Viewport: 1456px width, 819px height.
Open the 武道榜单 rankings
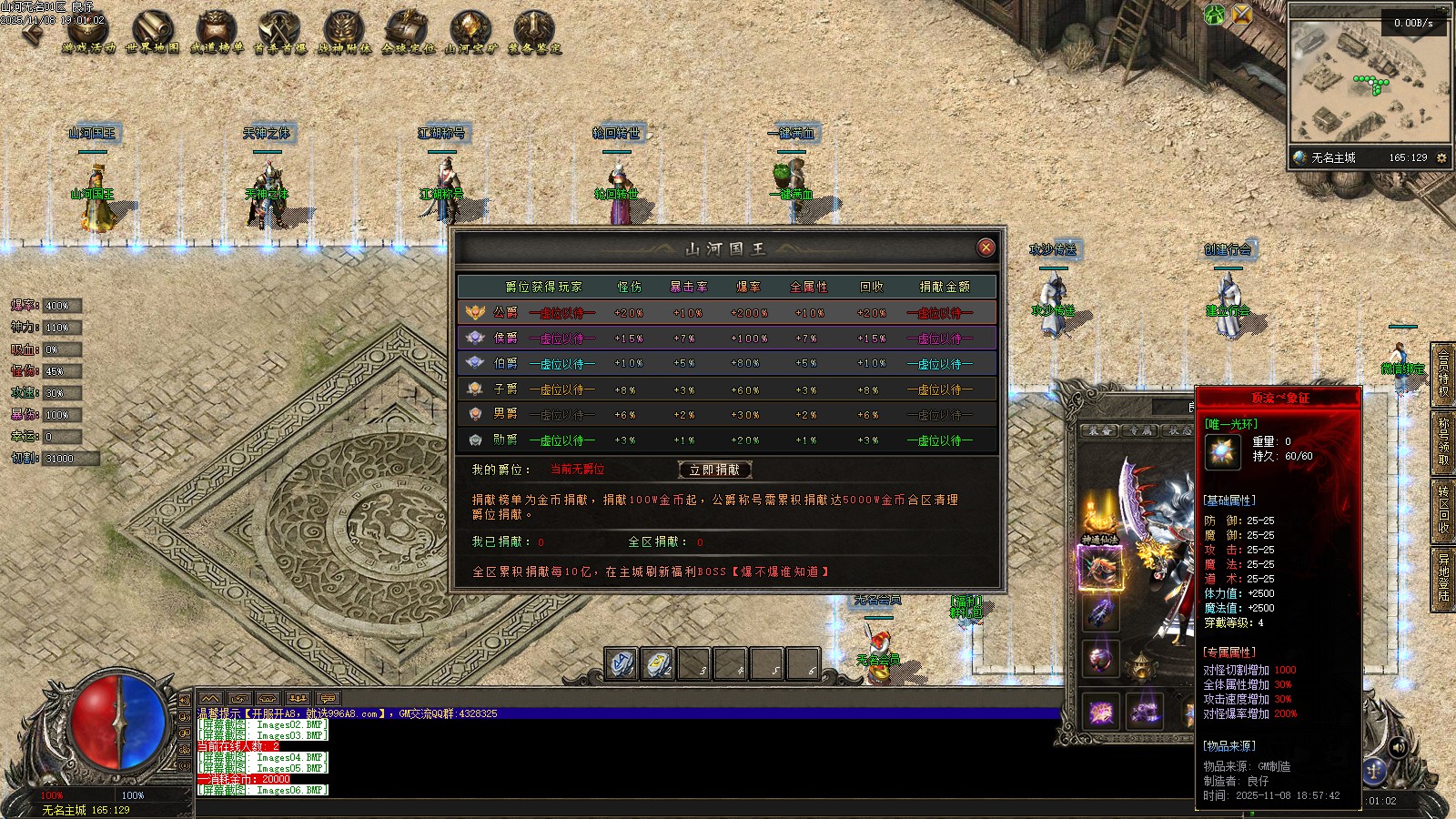tap(216, 33)
